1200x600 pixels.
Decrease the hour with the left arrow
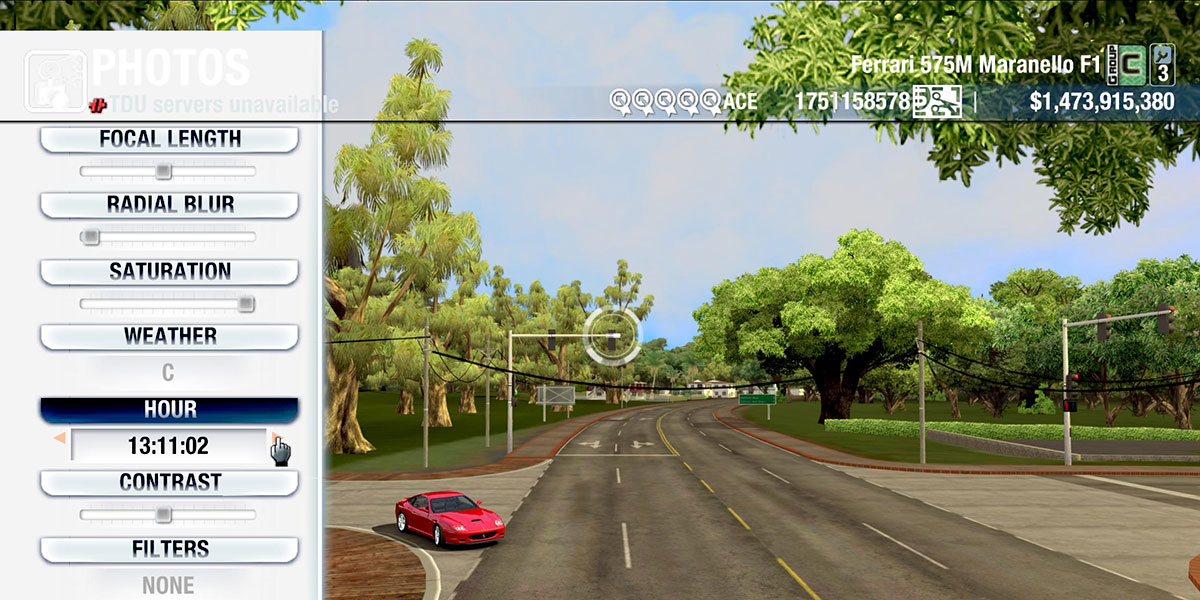pos(60,439)
